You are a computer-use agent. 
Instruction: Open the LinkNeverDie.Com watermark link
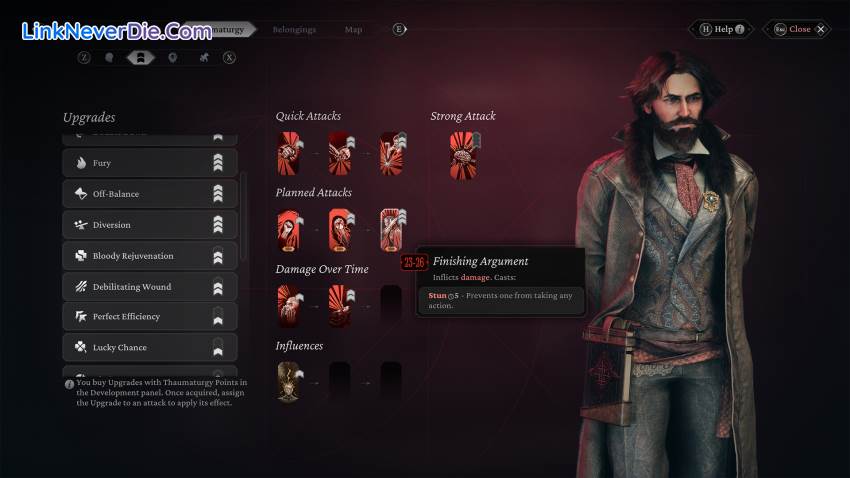pos(116,31)
